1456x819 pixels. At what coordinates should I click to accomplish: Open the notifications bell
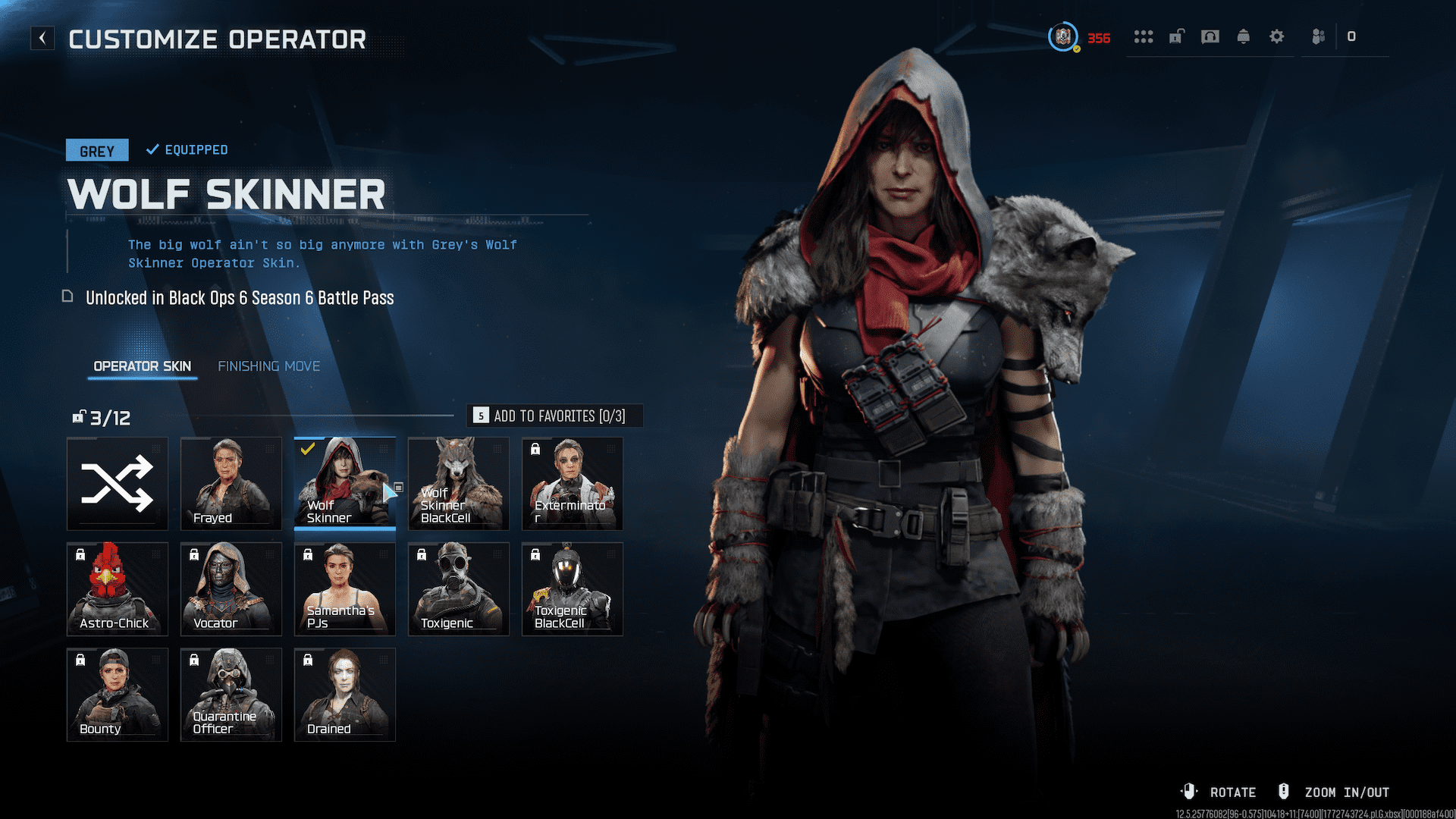(x=1244, y=36)
